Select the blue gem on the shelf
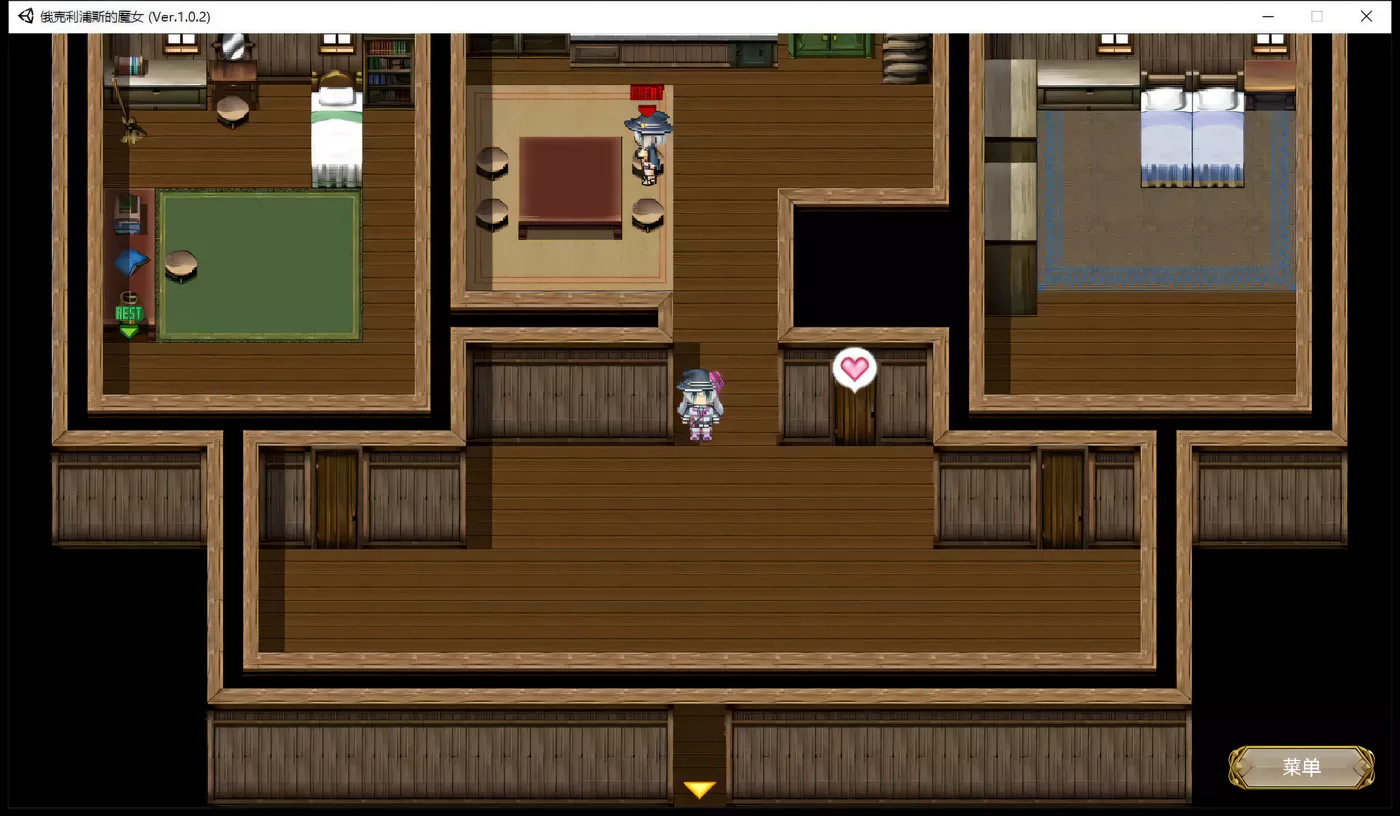This screenshot has height=816, width=1400. pyautogui.click(x=131, y=258)
